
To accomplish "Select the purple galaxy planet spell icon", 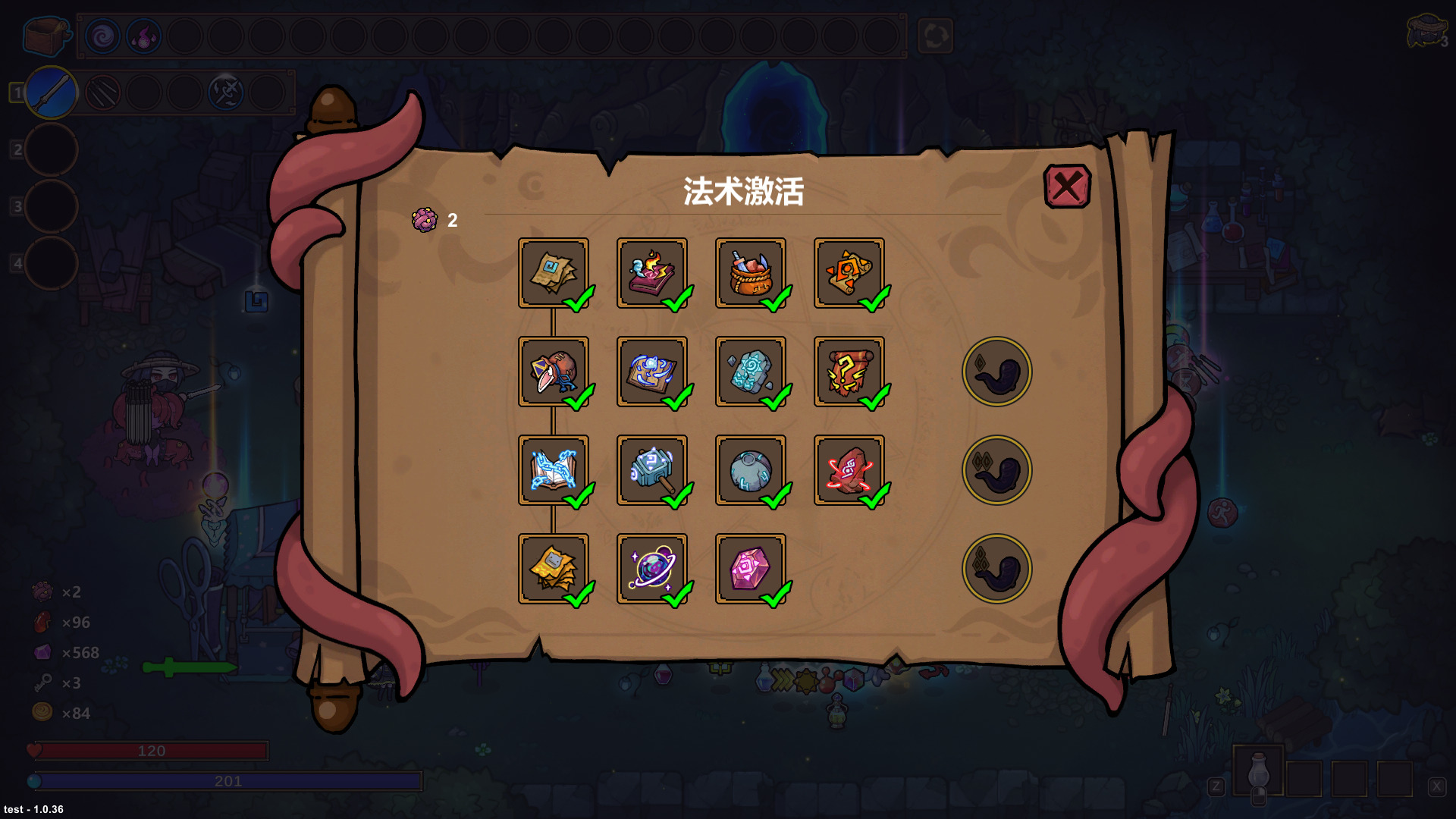I will click(x=654, y=567).
